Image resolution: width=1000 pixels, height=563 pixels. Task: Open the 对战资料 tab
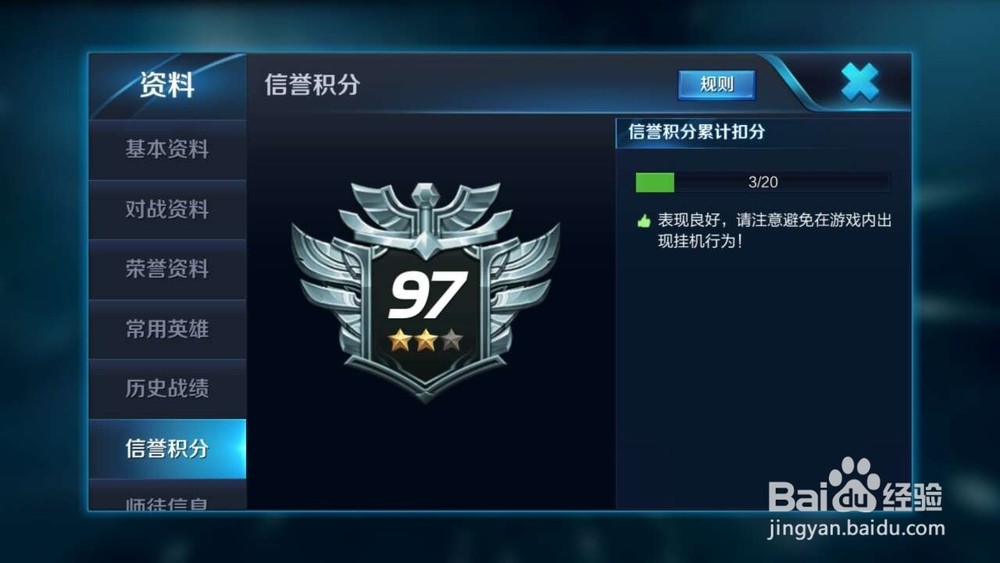(x=167, y=210)
